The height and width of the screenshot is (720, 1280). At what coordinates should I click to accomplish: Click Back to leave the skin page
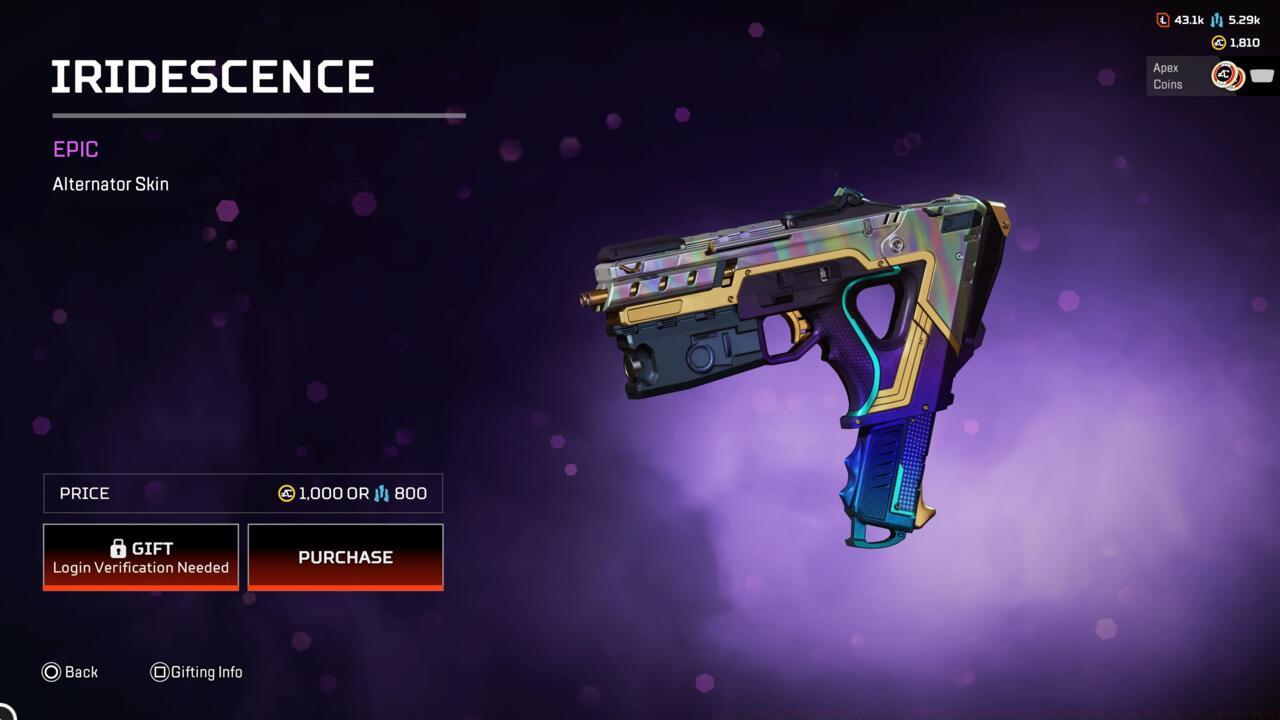coord(70,672)
